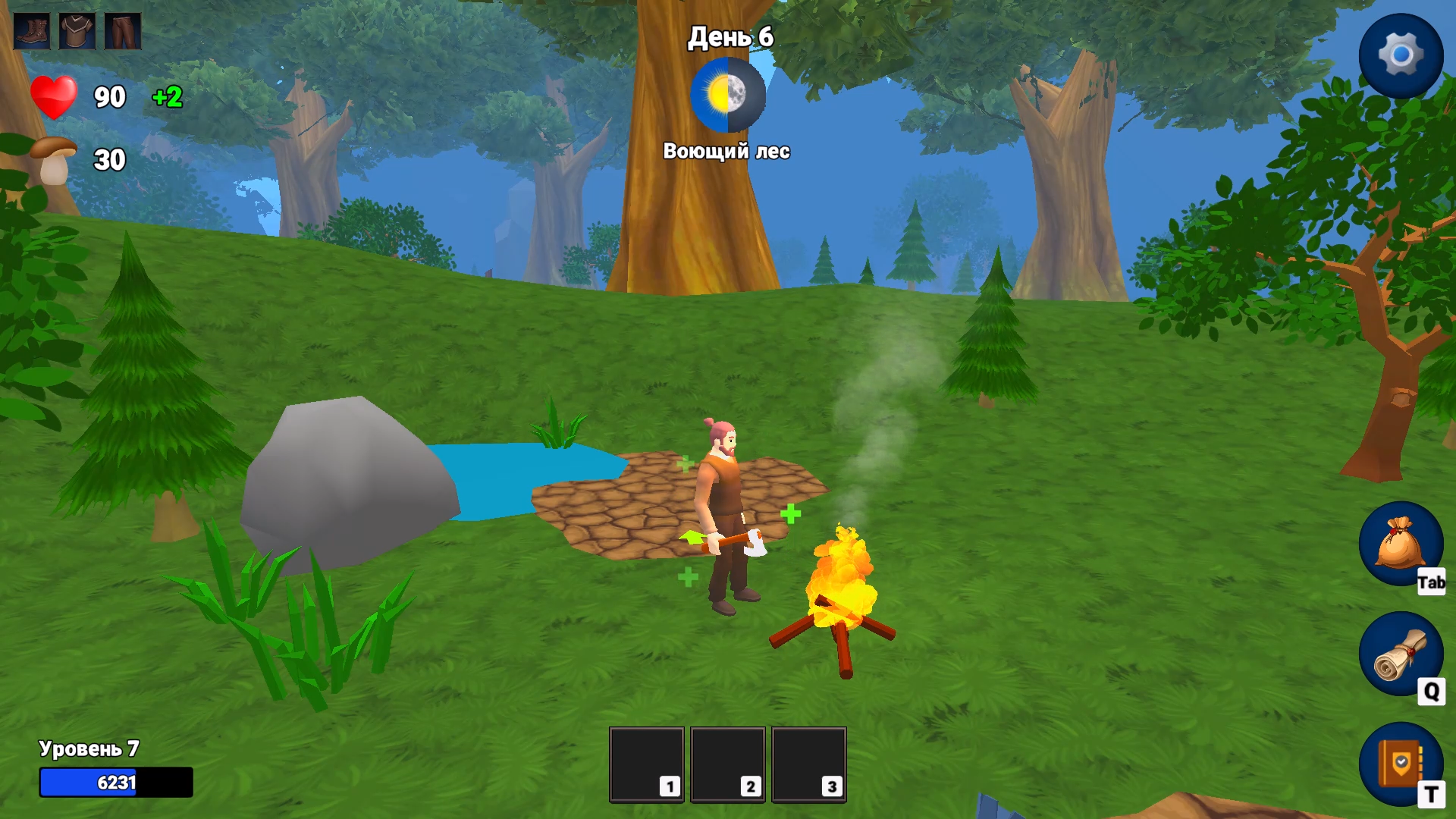1456x819 pixels.
Task: Select hotbar slot 2
Action: tap(730, 764)
